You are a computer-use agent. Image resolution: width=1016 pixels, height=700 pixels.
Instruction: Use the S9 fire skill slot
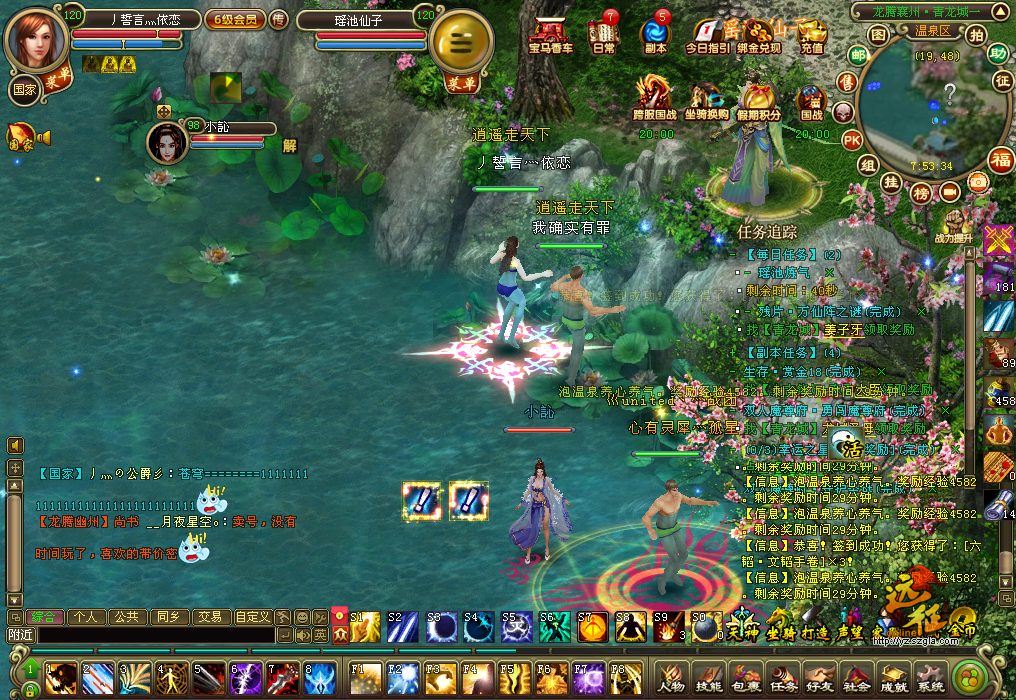pyautogui.click(x=667, y=628)
